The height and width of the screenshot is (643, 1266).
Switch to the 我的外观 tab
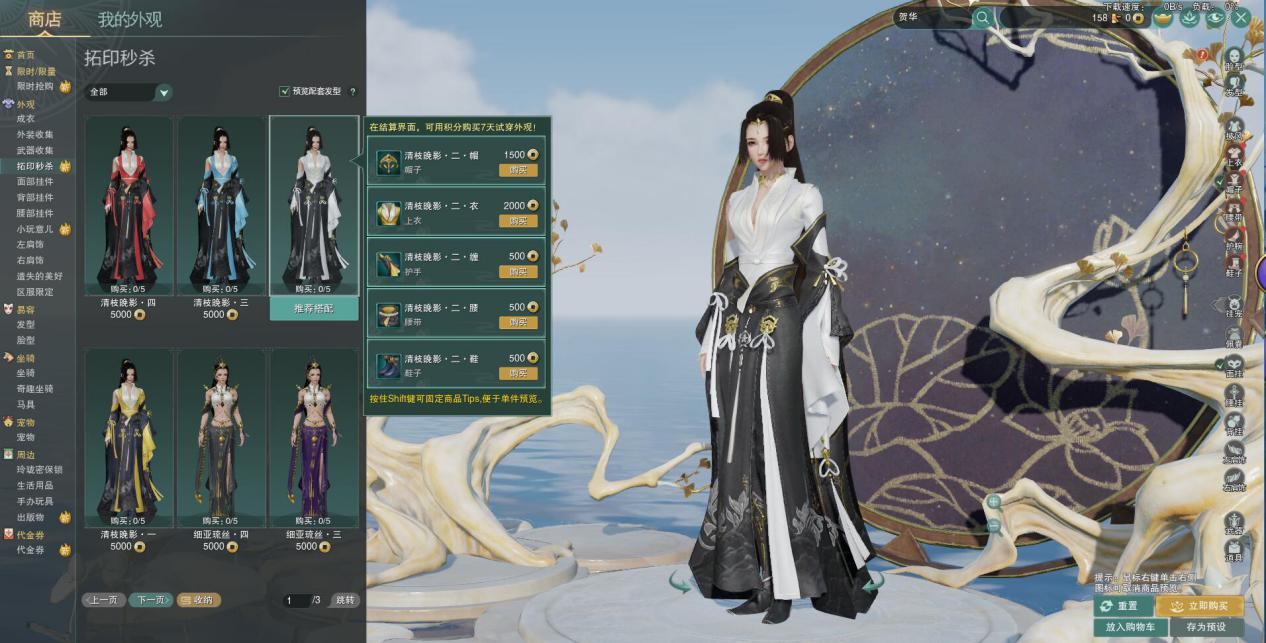pyautogui.click(x=130, y=19)
